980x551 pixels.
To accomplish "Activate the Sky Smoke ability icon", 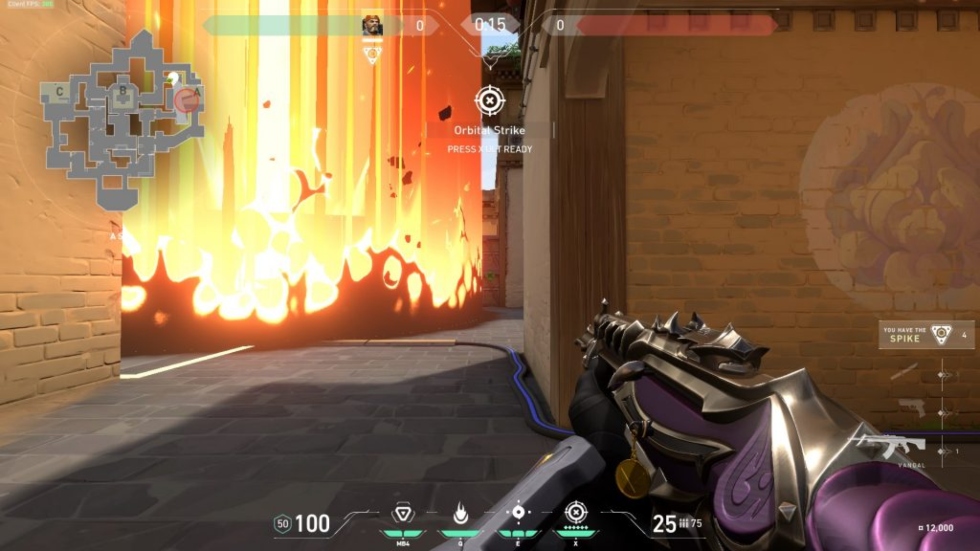I will (x=518, y=513).
